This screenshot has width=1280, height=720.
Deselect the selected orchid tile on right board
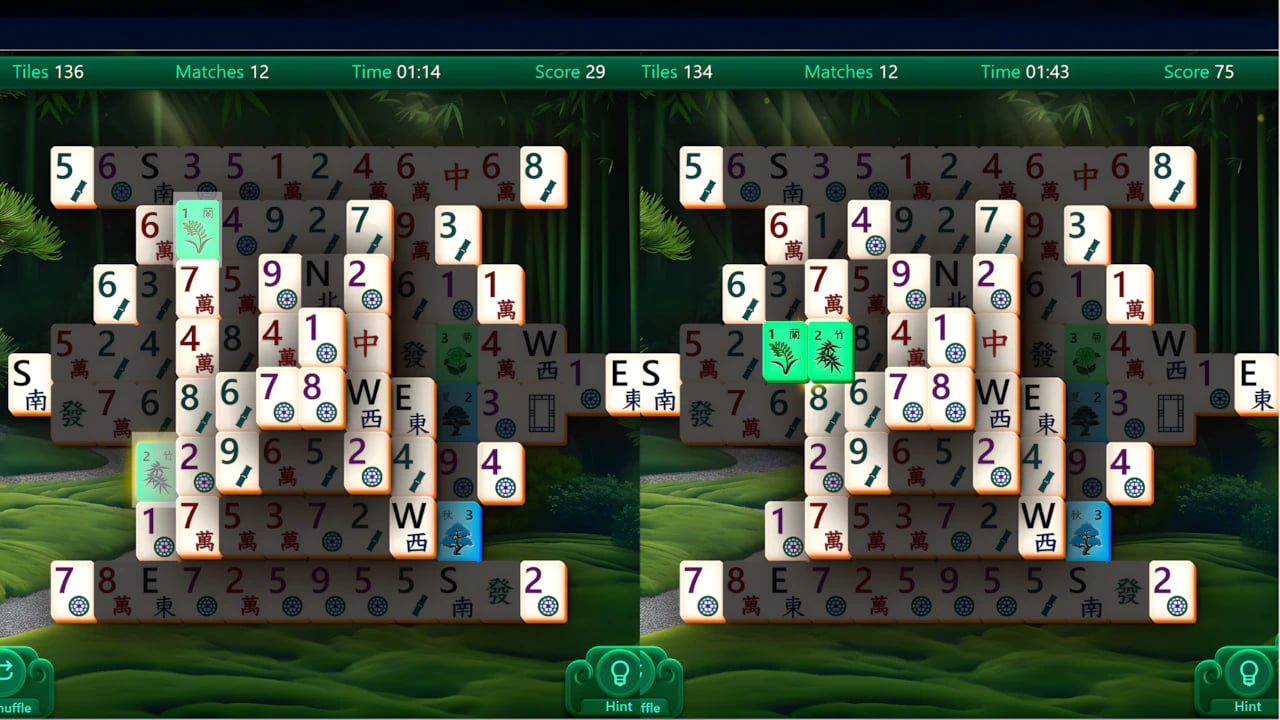tap(785, 352)
